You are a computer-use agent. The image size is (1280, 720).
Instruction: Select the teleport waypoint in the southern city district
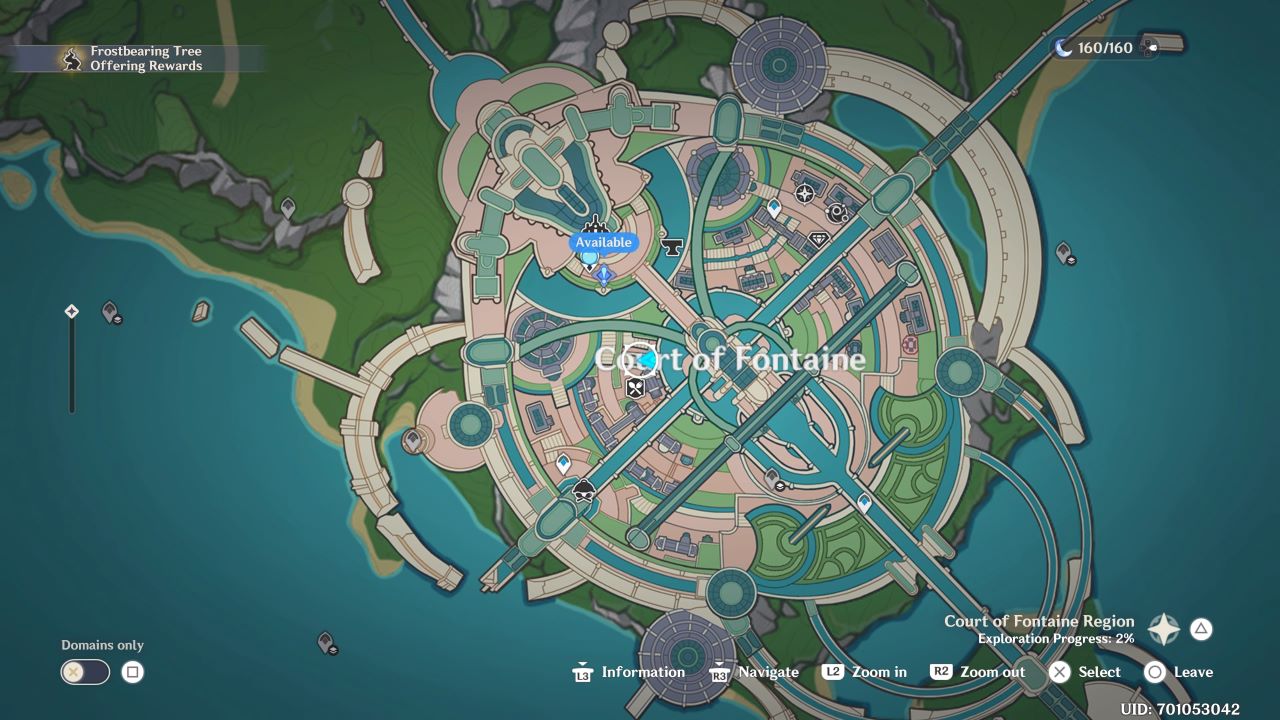tap(565, 463)
